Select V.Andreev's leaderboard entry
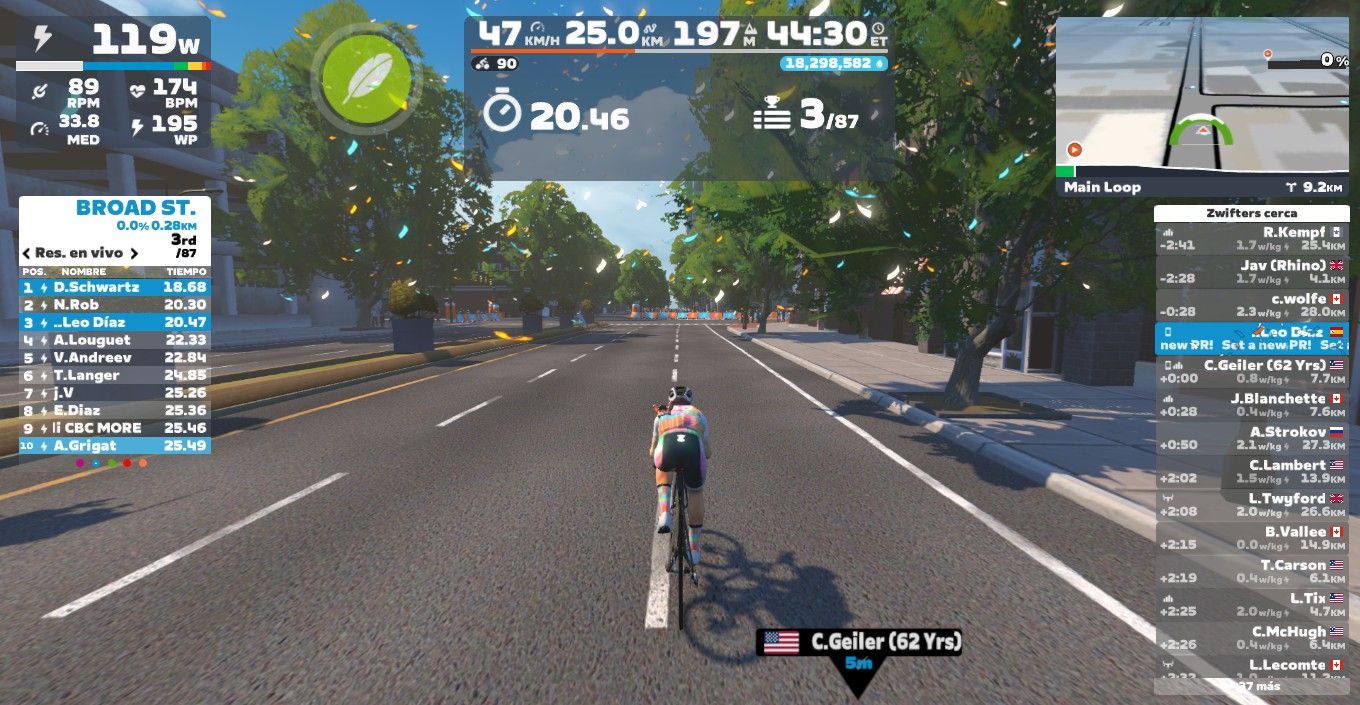The width and height of the screenshot is (1360, 705). [114, 358]
